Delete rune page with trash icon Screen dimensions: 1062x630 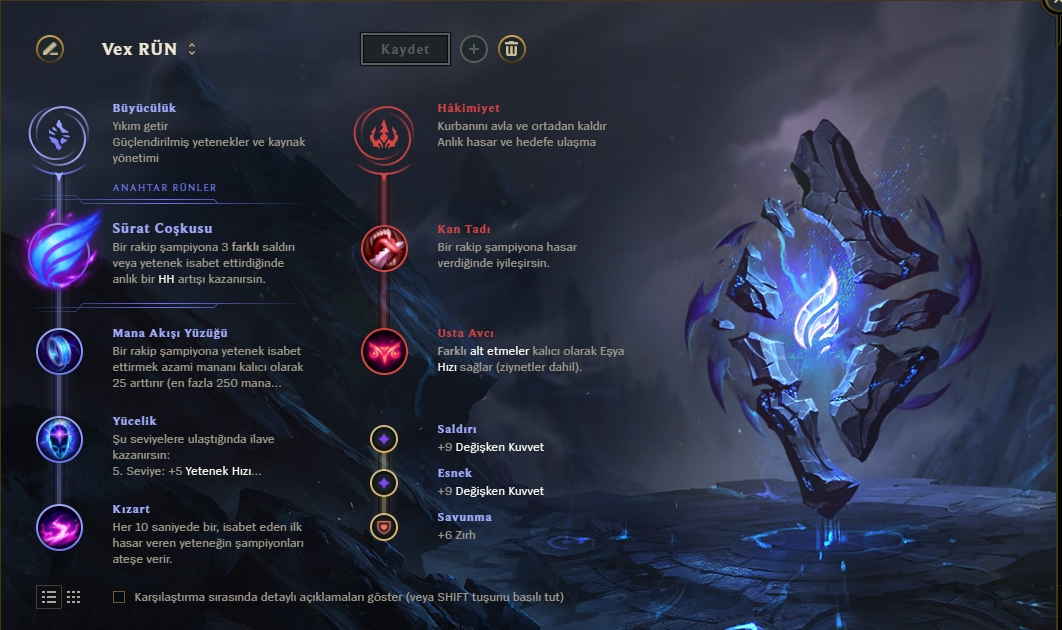coord(512,49)
